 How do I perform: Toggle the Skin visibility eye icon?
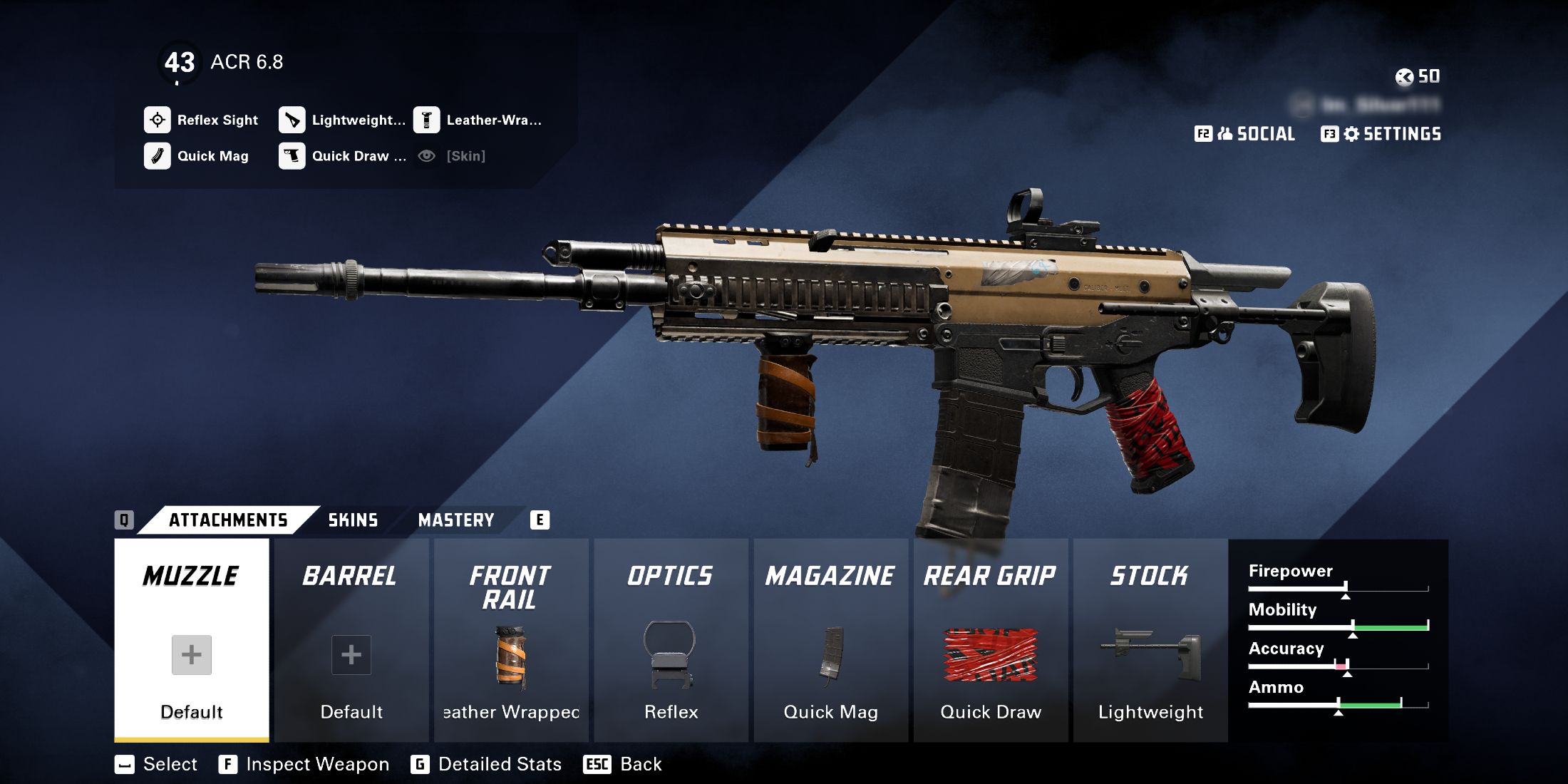[426, 155]
